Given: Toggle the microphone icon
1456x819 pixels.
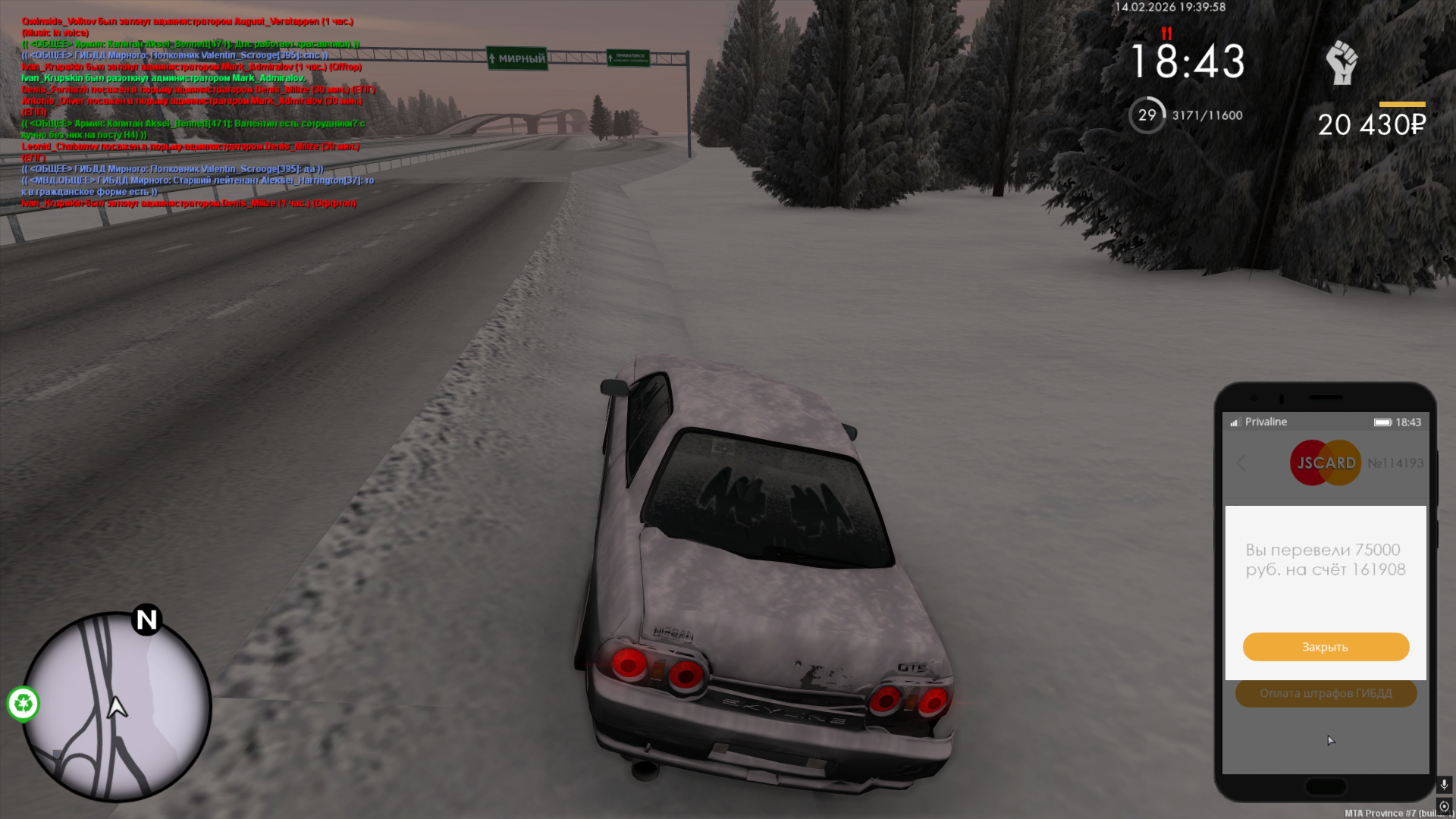Looking at the screenshot, I should click(1444, 784).
